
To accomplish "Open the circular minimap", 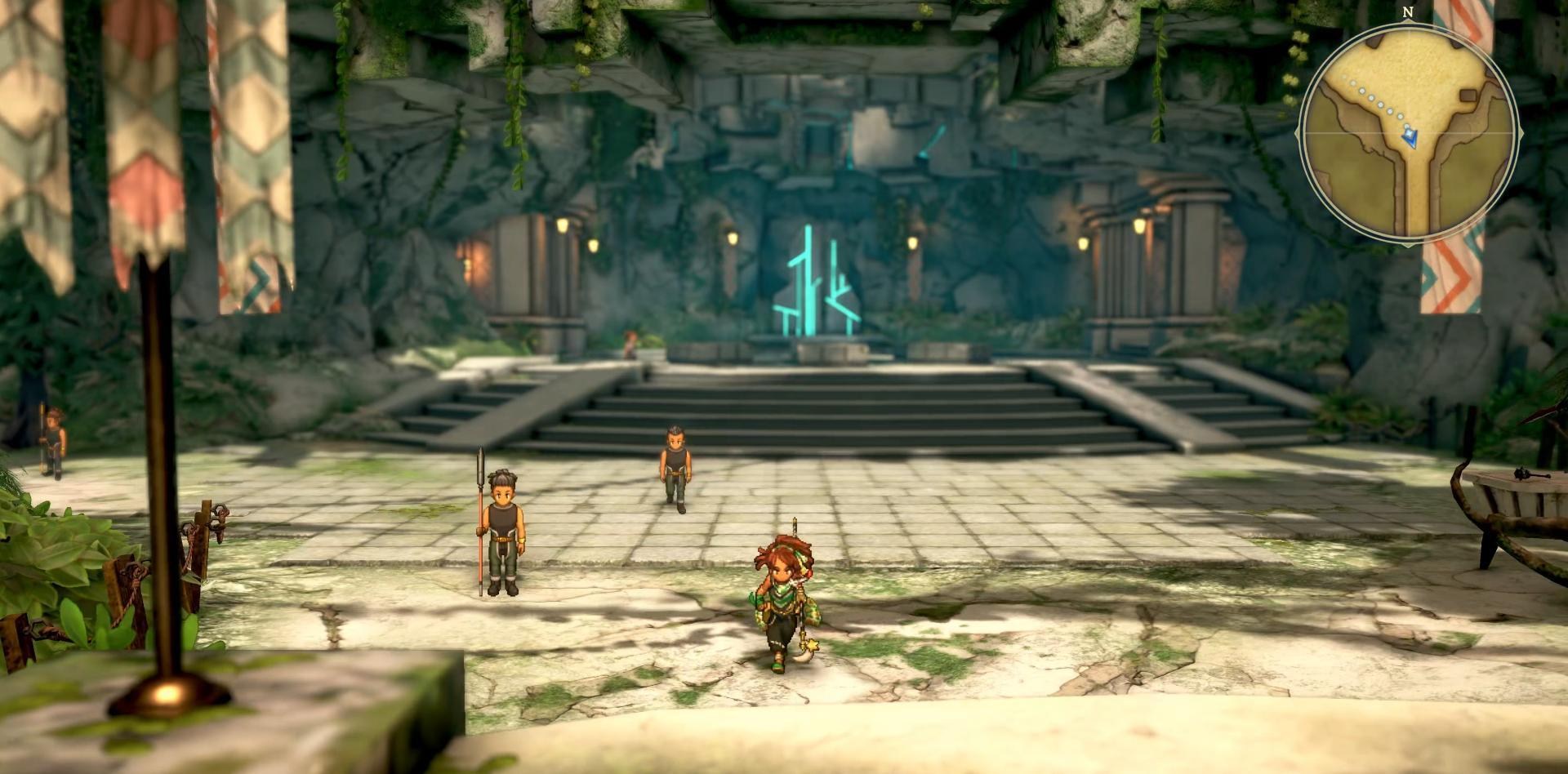I will (x=1409, y=133).
